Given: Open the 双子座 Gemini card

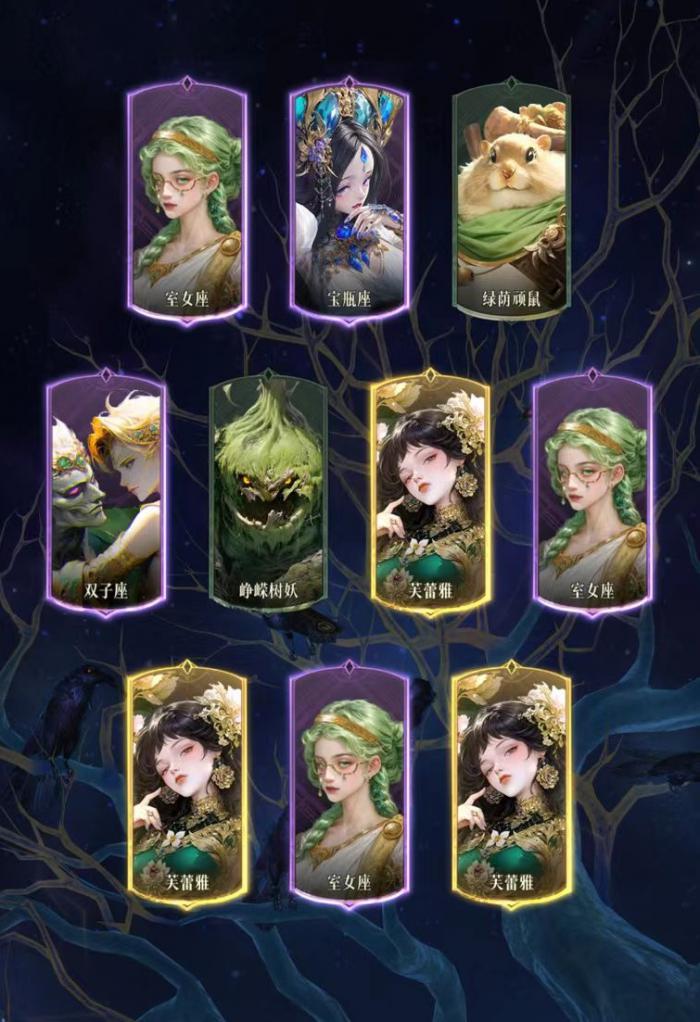Looking at the screenshot, I should click(106, 492).
